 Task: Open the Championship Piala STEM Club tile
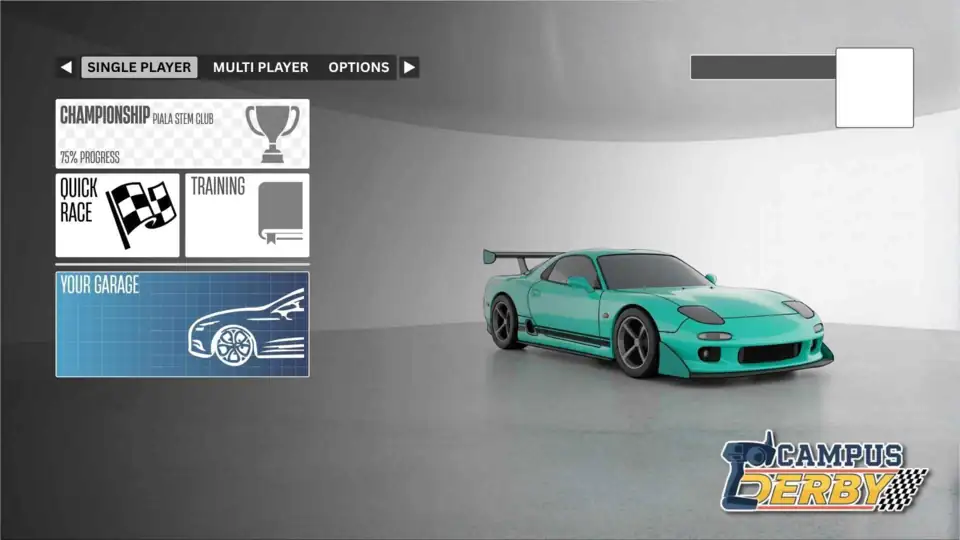[x=182, y=133]
